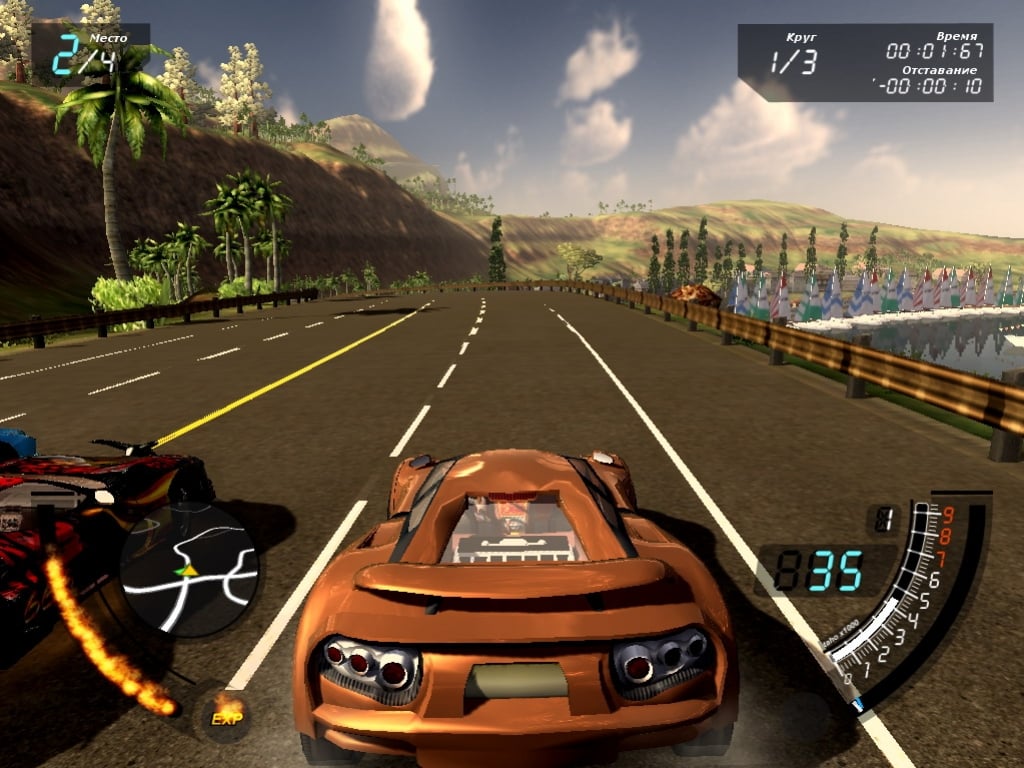Click the circular track minimap
The height and width of the screenshot is (768, 1024).
[x=189, y=569]
